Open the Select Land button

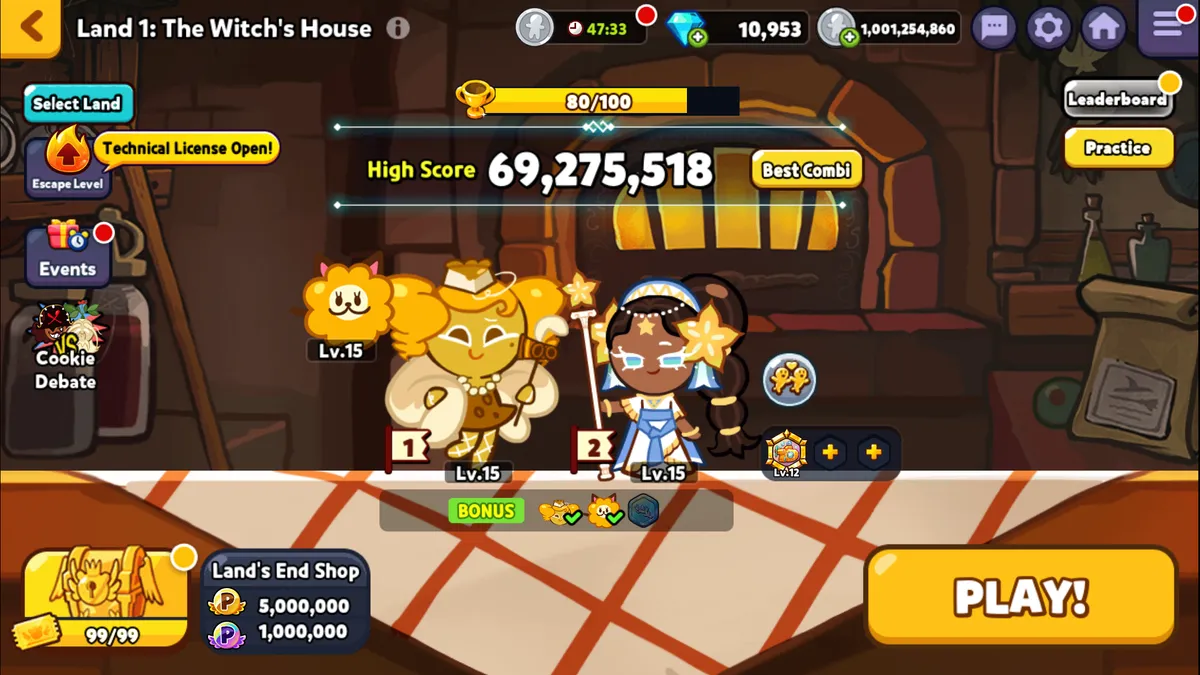[x=77, y=103]
